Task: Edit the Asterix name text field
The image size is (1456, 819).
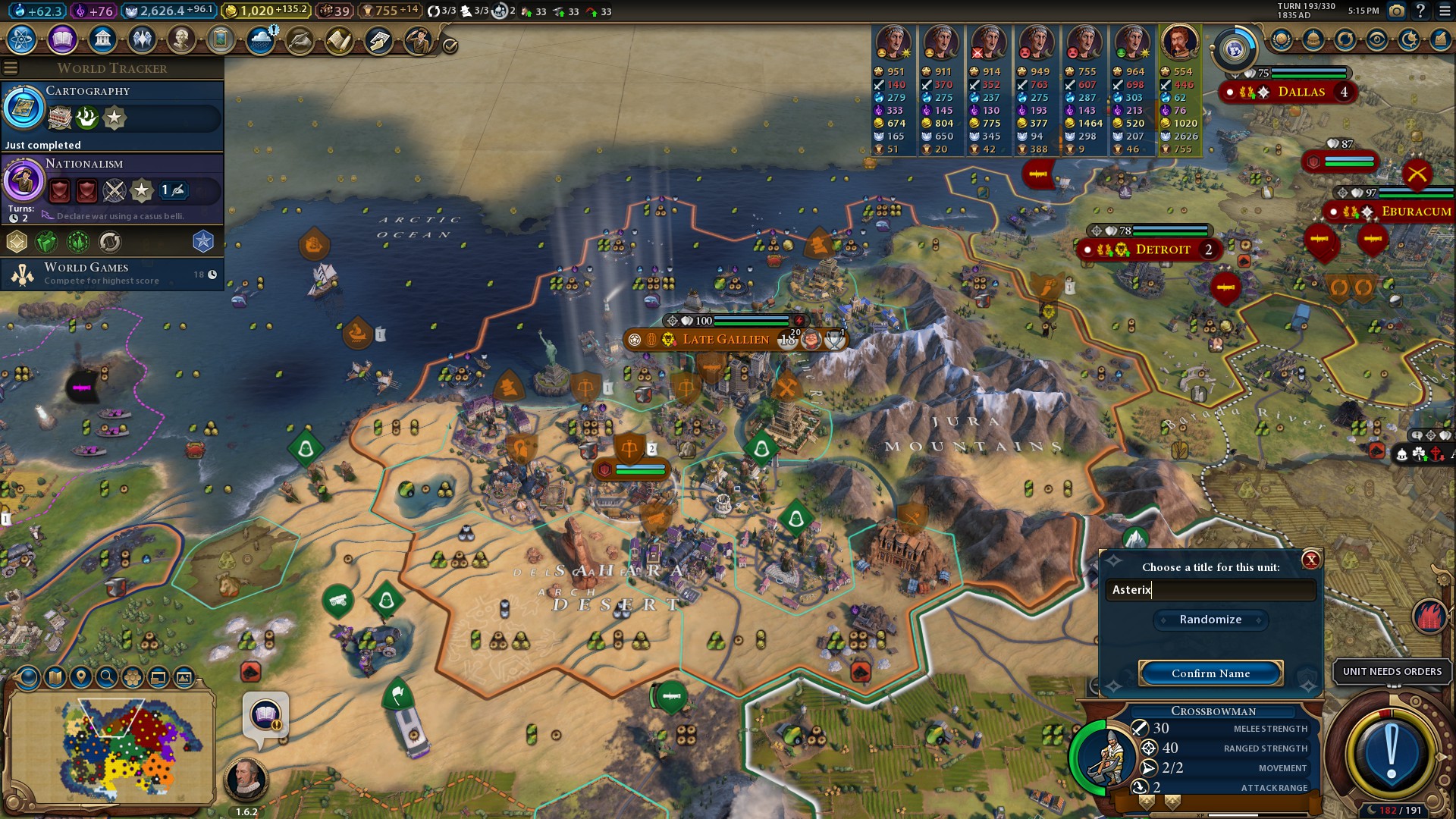Action: pos(1210,590)
